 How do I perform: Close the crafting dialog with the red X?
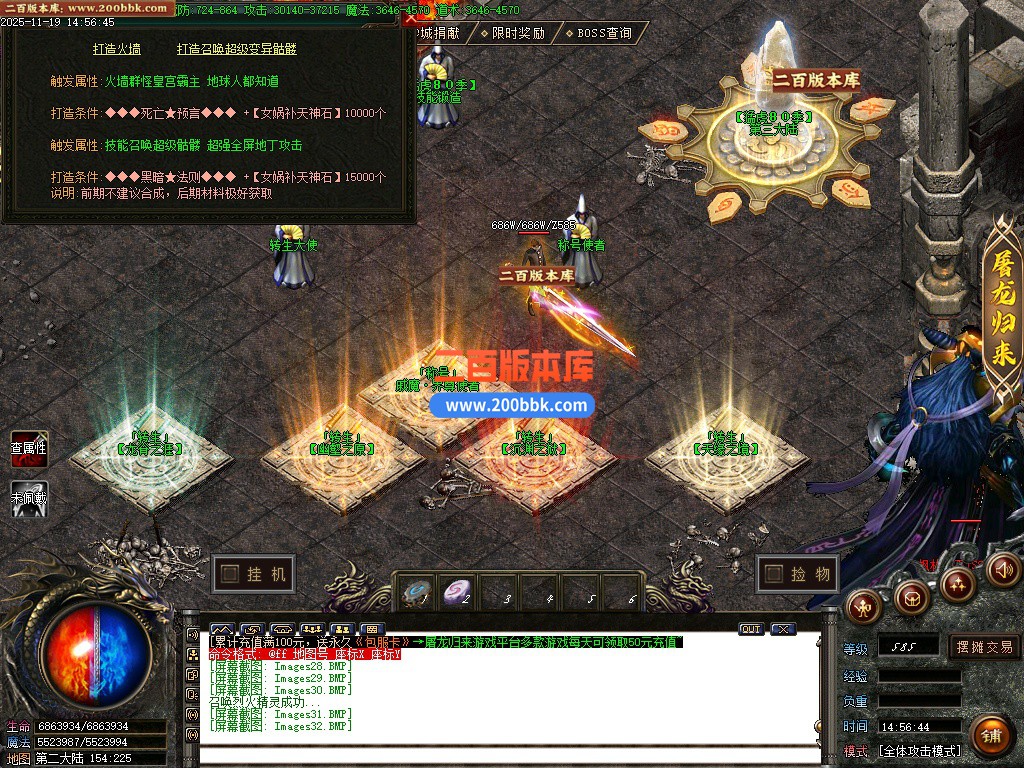pos(410,18)
